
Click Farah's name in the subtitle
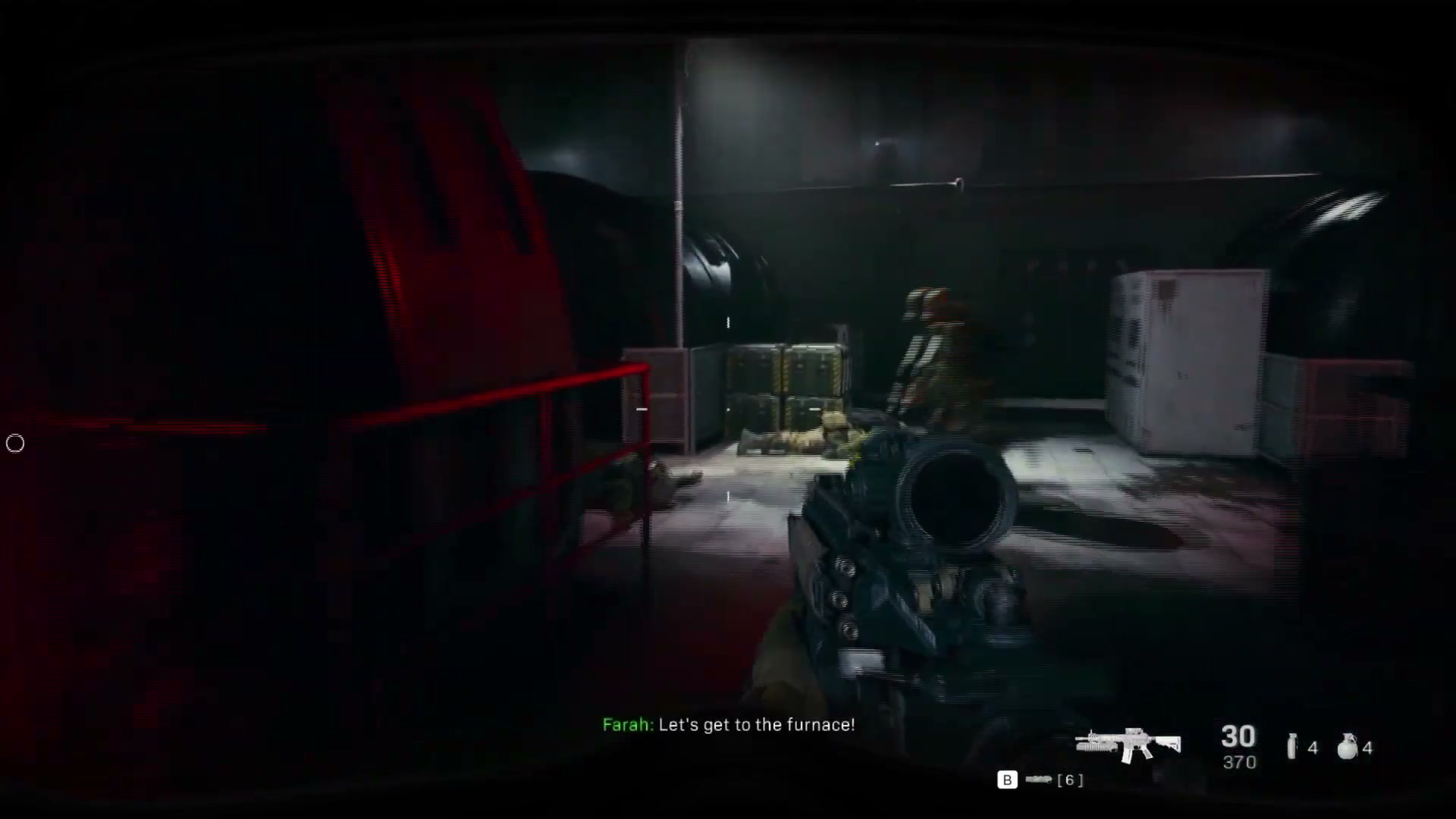[x=627, y=725]
